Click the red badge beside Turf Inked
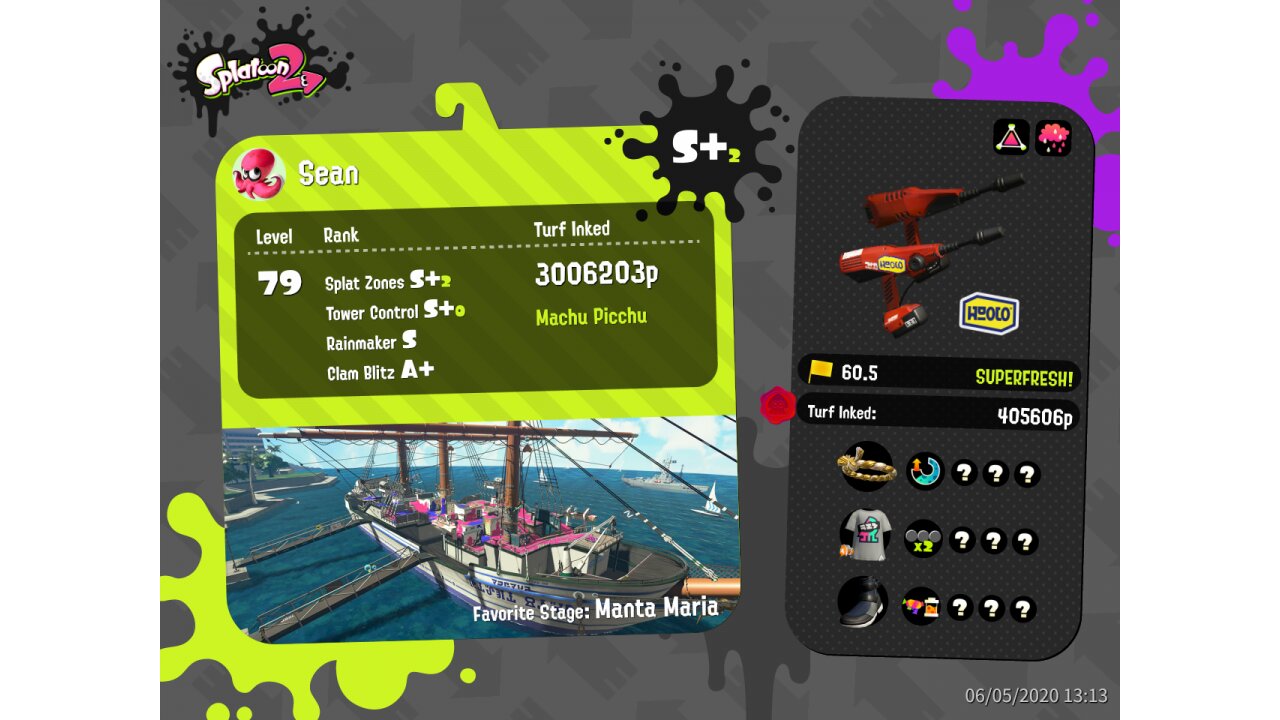The width and height of the screenshot is (1280, 720). coord(778,406)
